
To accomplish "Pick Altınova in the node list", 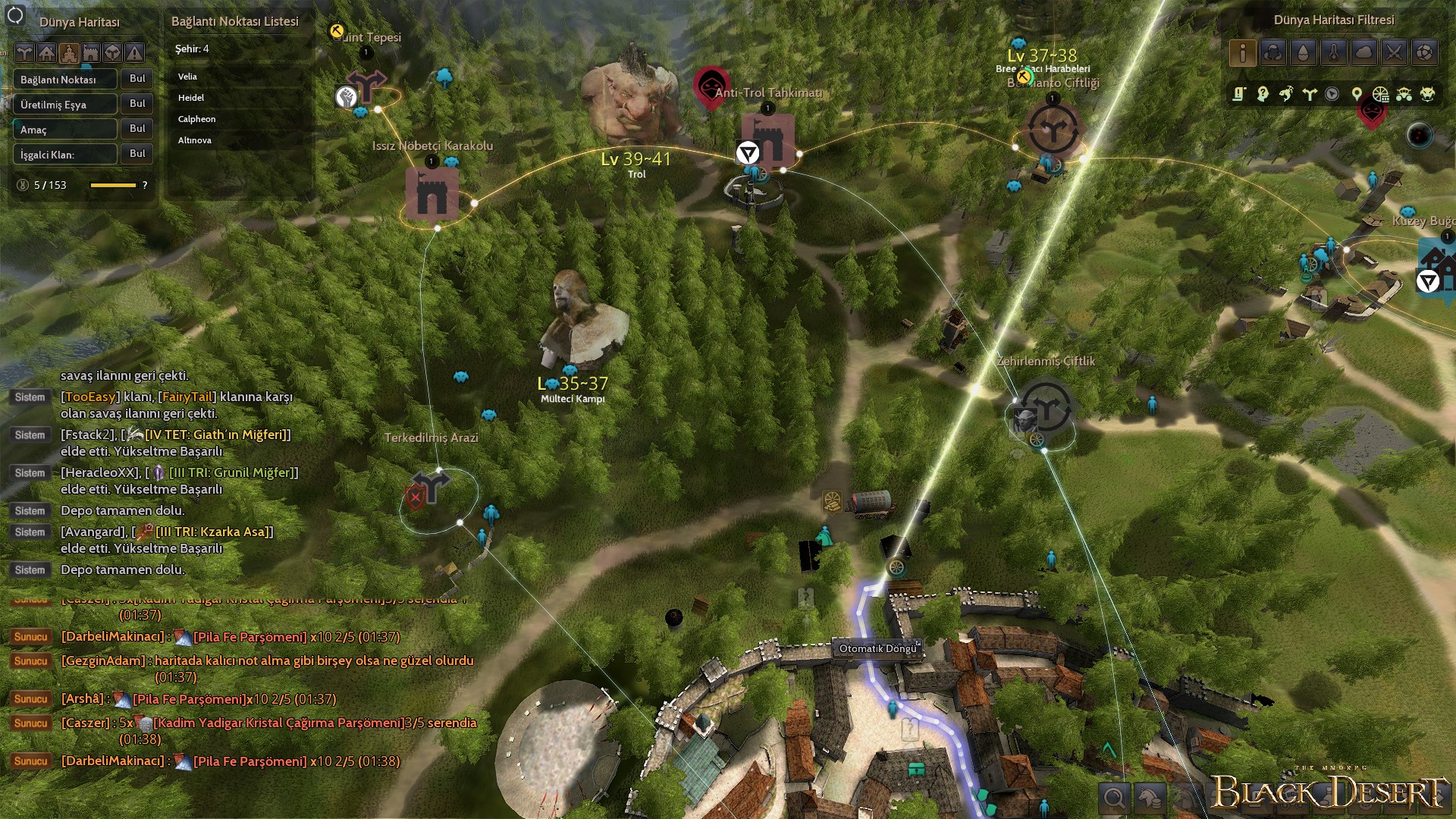I will pyautogui.click(x=195, y=140).
